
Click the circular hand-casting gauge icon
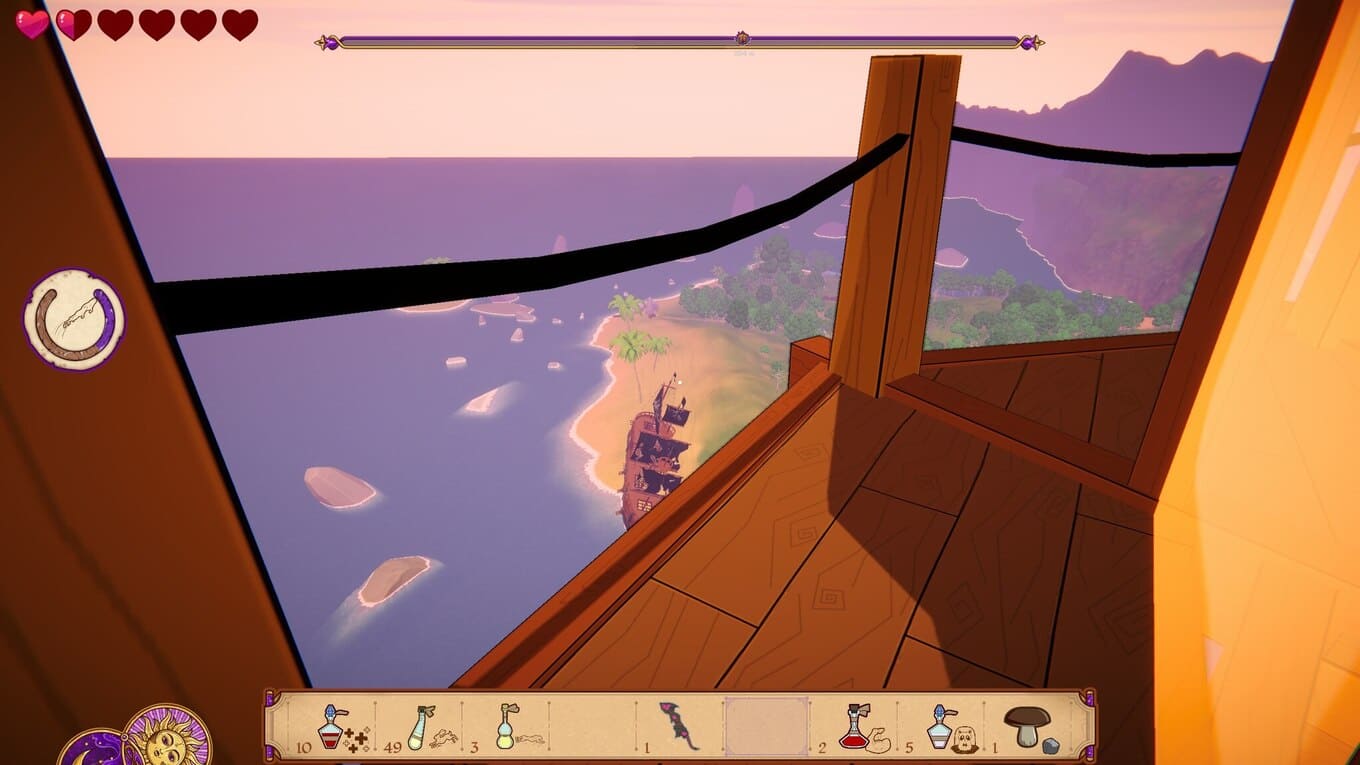[75, 319]
